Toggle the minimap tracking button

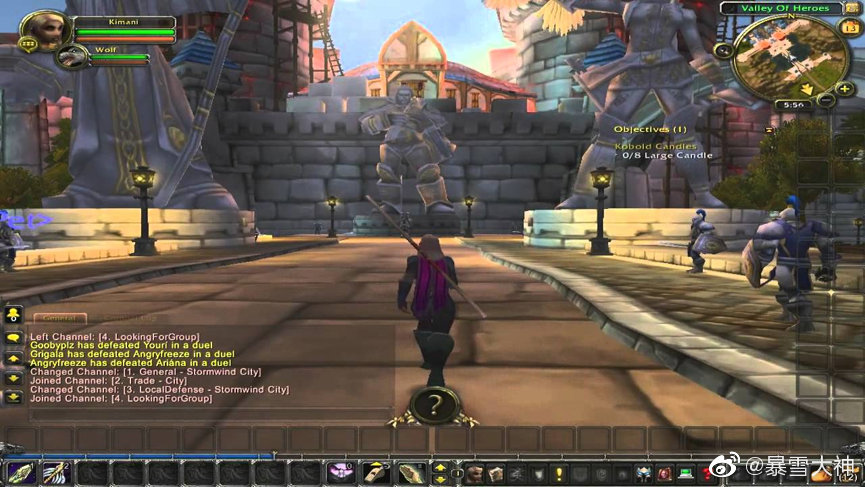coord(723,50)
